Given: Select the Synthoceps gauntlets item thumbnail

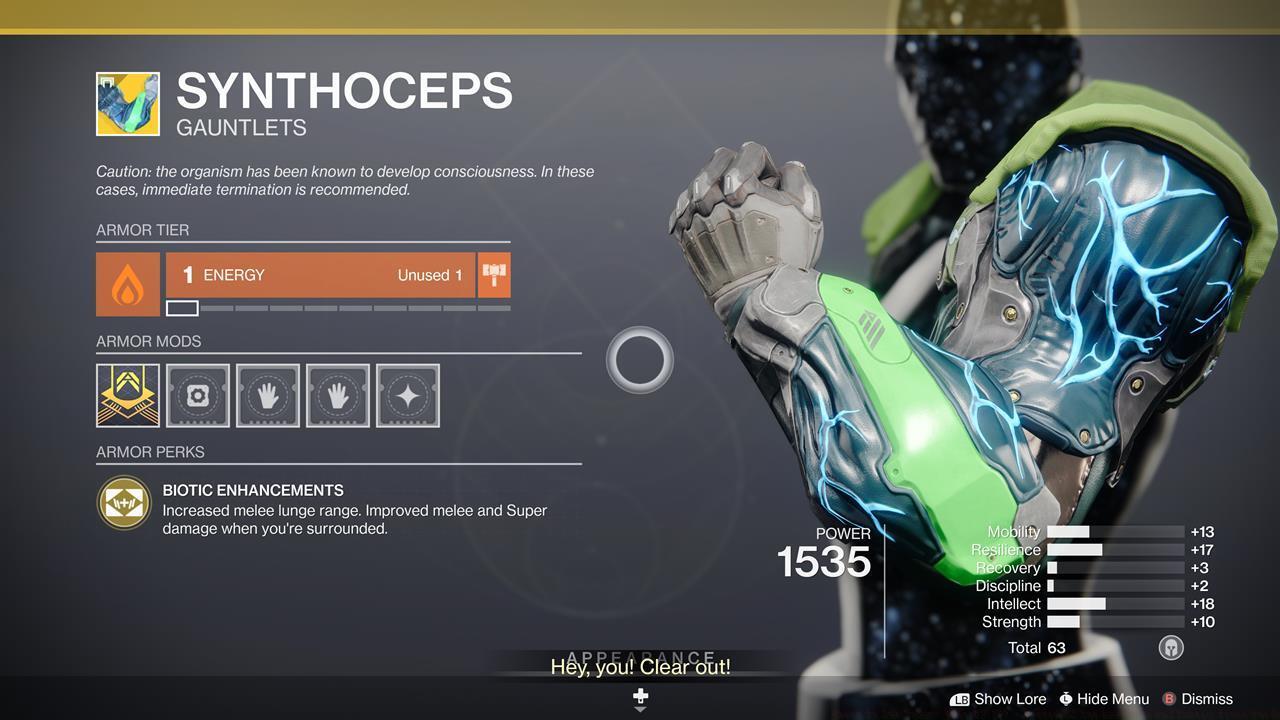Looking at the screenshot, I should pos(126,103).
